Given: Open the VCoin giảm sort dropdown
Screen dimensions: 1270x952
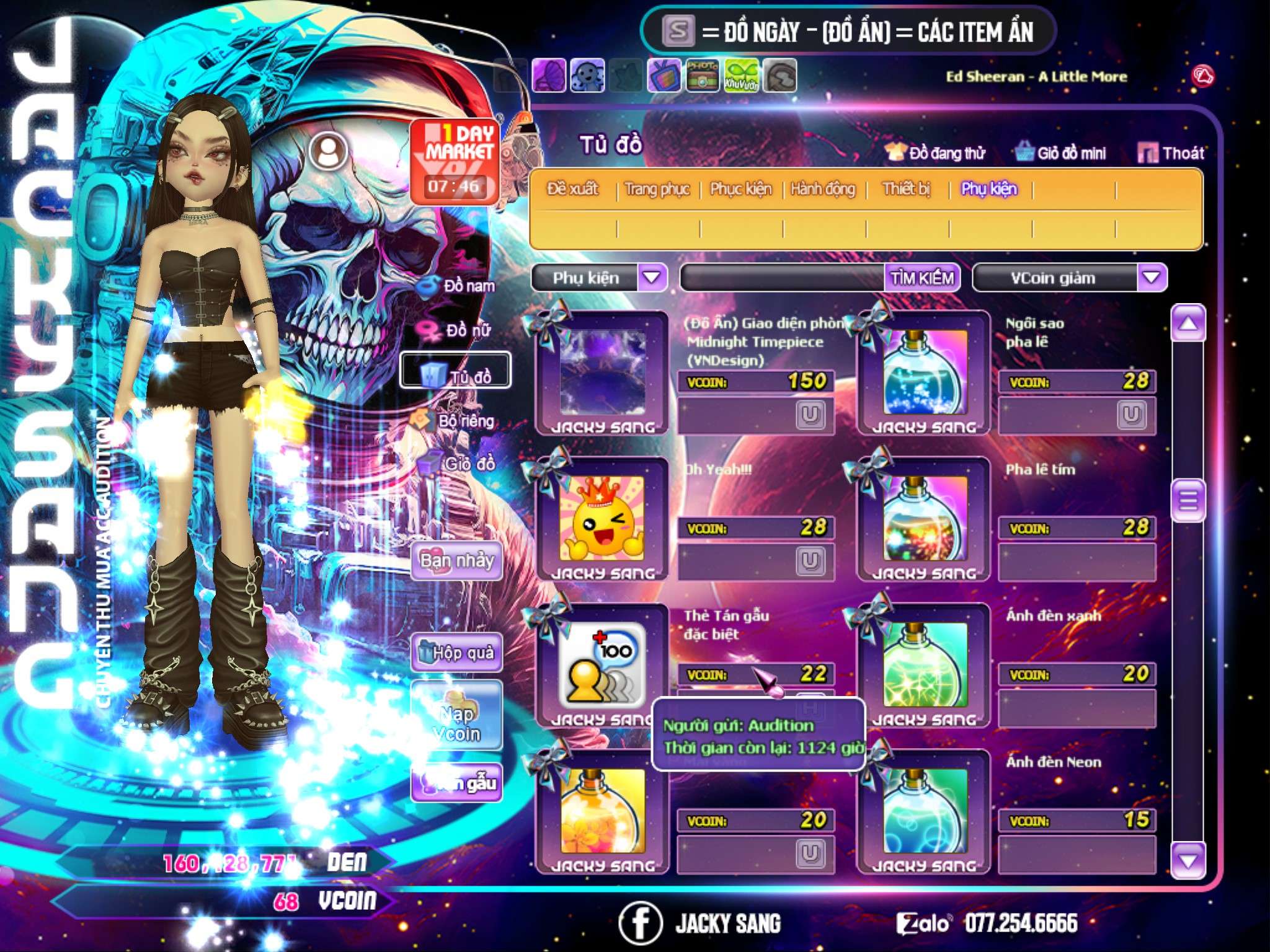Looking at the screenshot, I should pyautogui.click(x=1151, y=278).
